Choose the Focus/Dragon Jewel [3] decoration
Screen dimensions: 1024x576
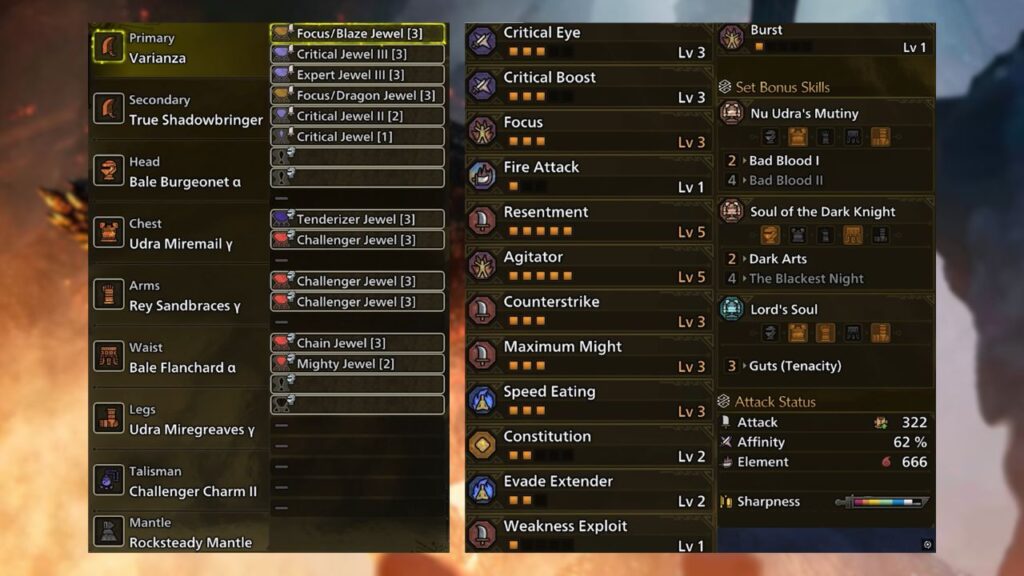pyautogui.click(x=358, y=96)
